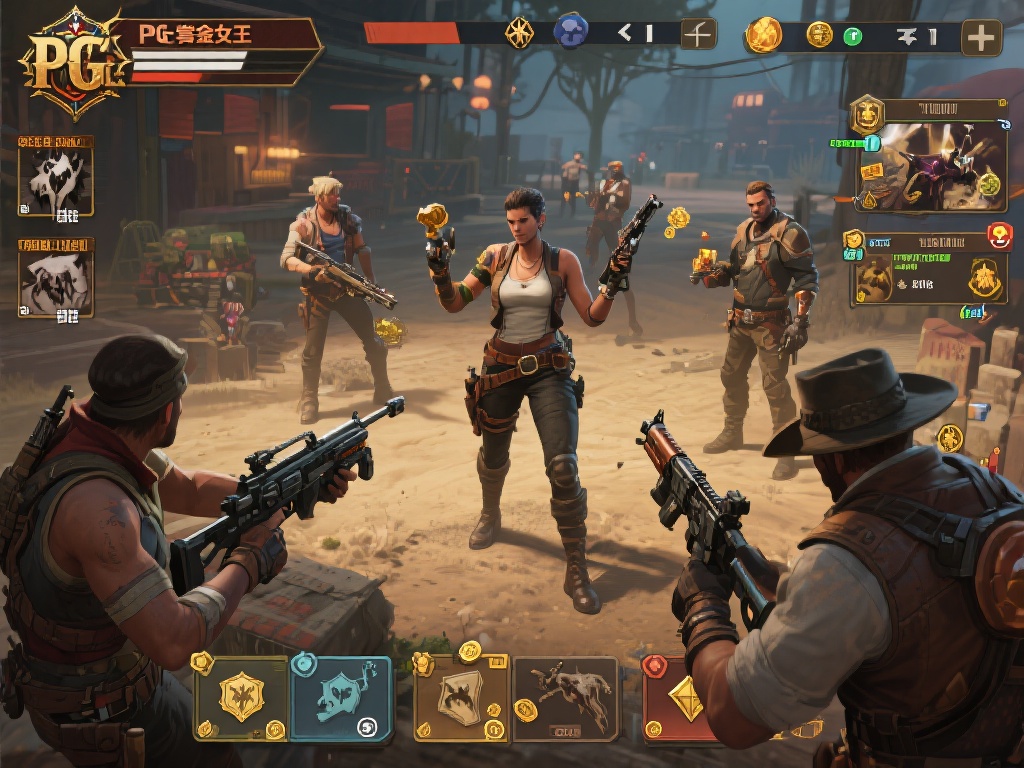1024x768 pixels.
Task: Click the large gold coin currency icon
Action: tap(764, 35)
